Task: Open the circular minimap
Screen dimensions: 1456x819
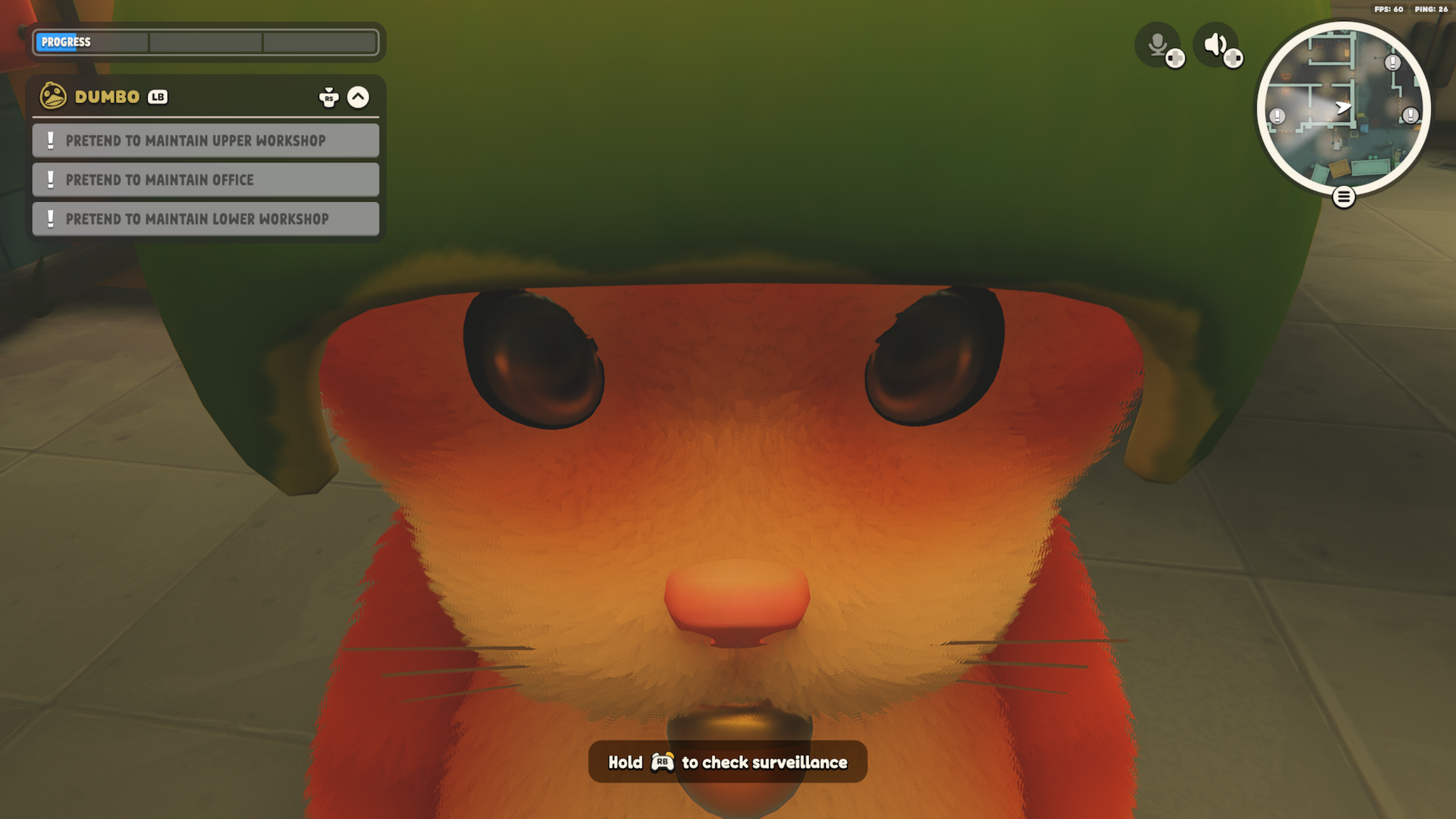Action: pos(1343,108)
